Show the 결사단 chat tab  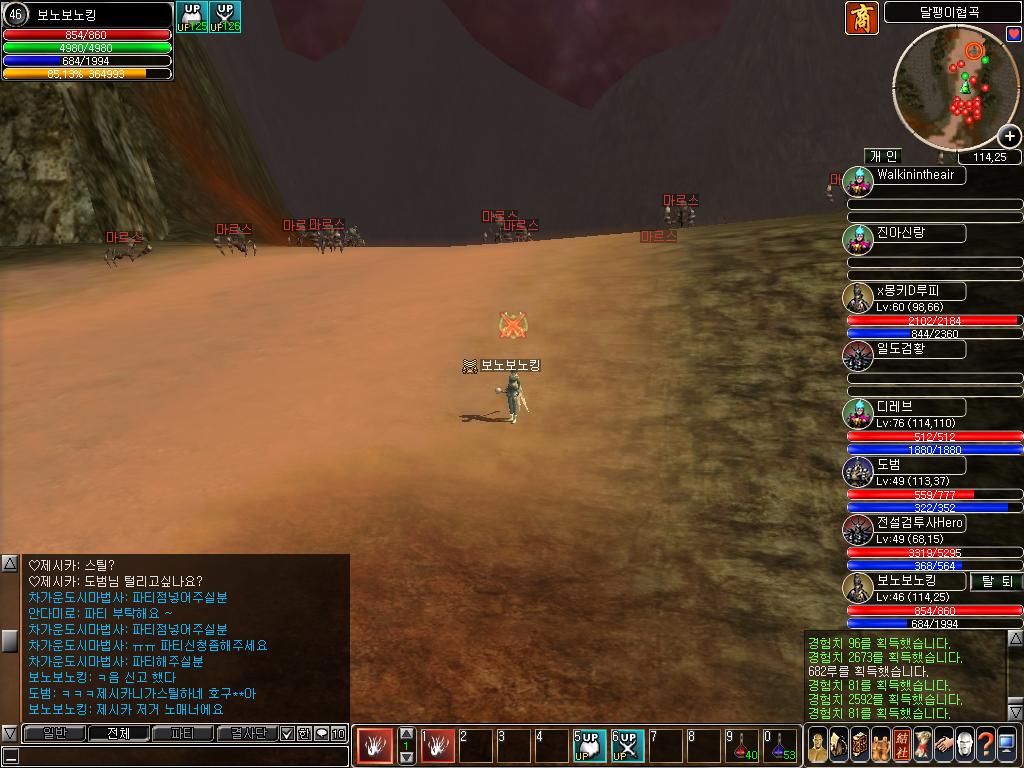(x=246, y=733)
